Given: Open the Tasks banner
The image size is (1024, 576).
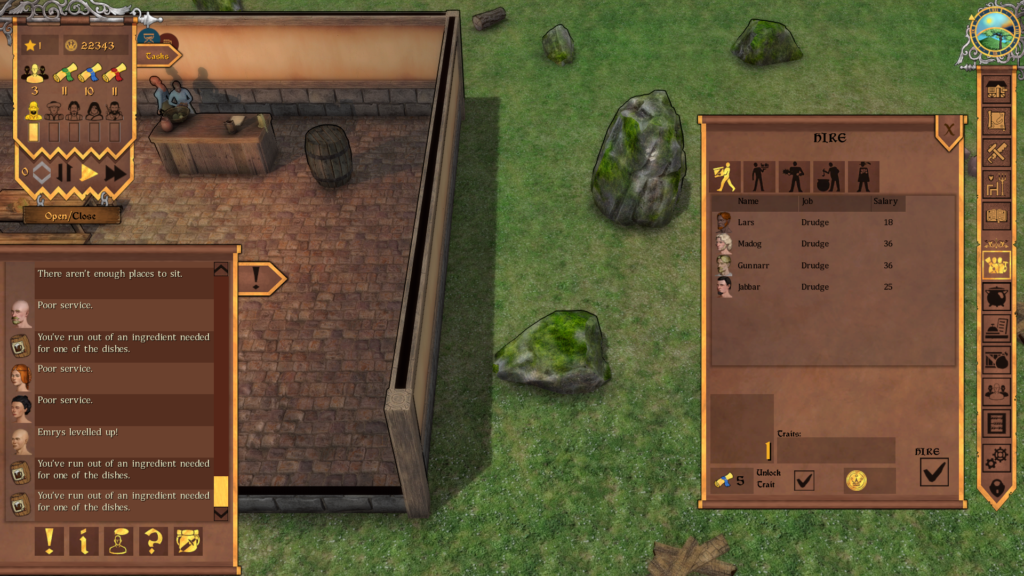Looking at the screenshot, I should click(159, 56).
